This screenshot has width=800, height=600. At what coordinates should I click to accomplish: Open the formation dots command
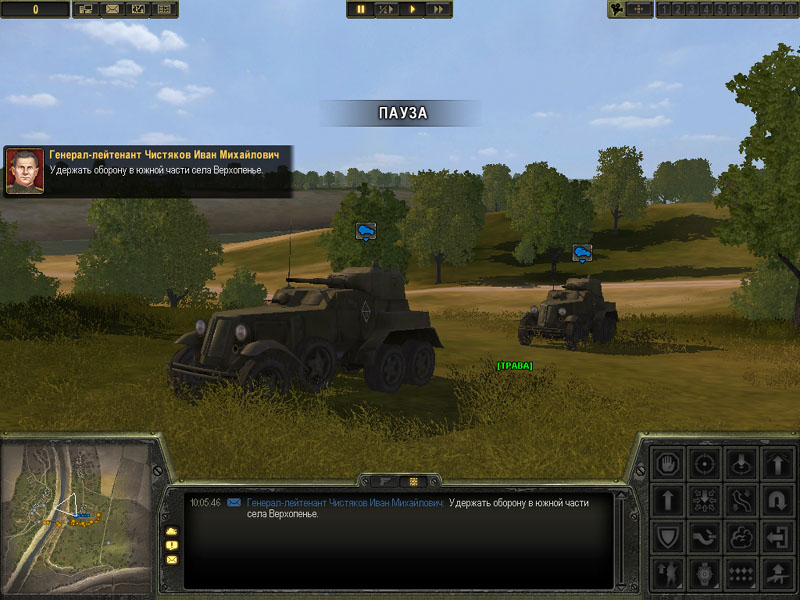click(x=741, y=573)
